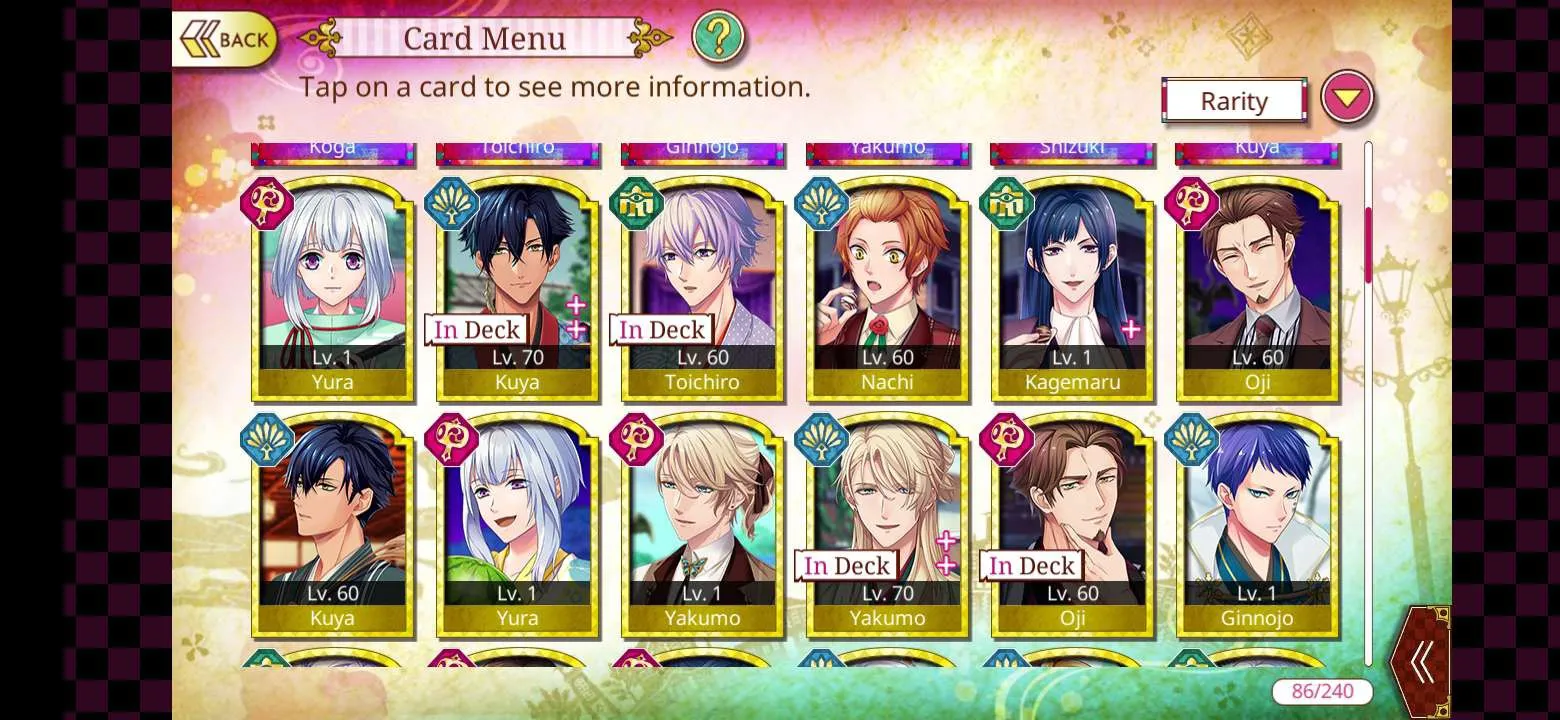Choose the Nachi card
The height and width of the screenshot is (720, 1560).
(887, 288)
